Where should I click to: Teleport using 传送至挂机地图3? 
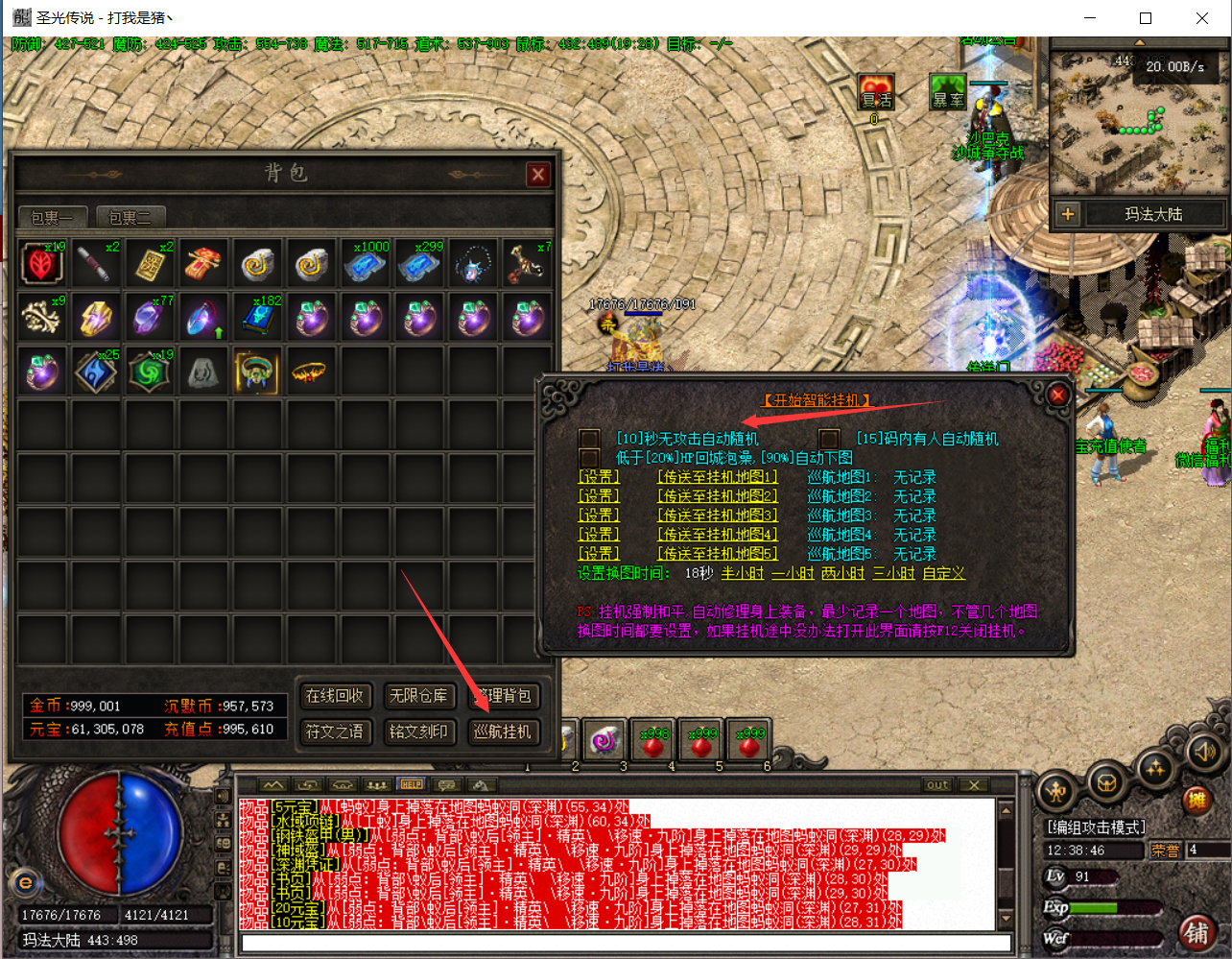click(x=717, y=515)
